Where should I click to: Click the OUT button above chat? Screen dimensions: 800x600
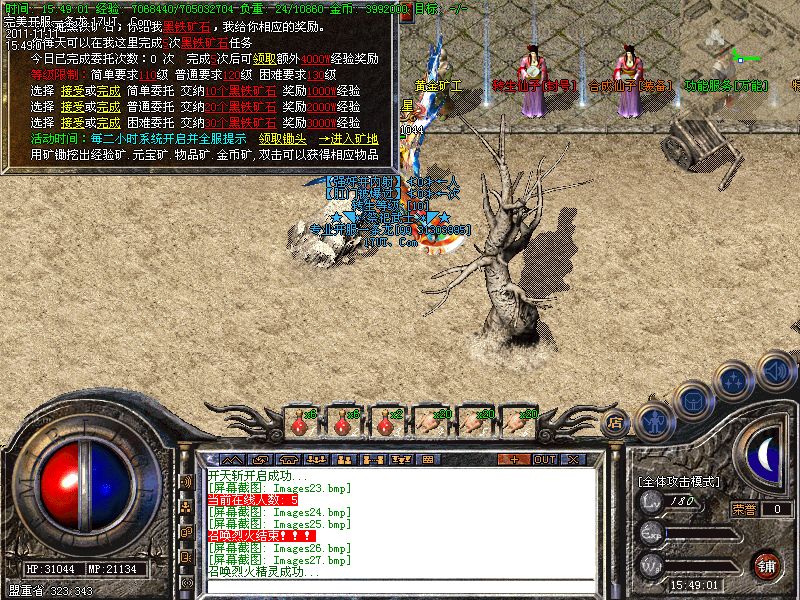544,459
